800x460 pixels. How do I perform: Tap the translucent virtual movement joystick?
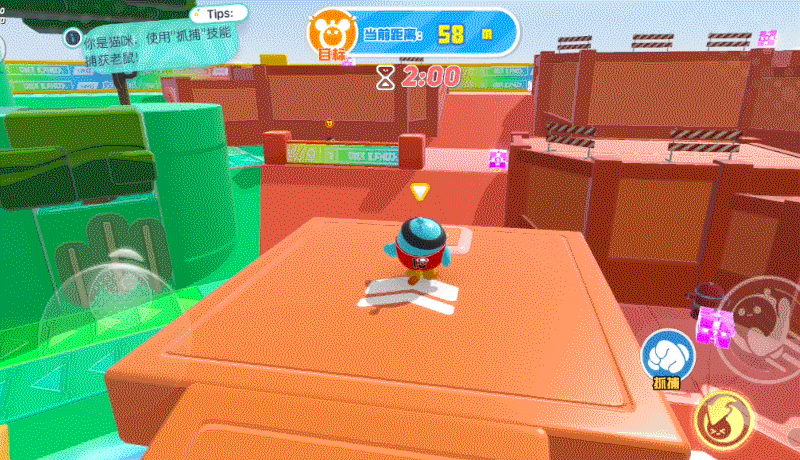107,293
